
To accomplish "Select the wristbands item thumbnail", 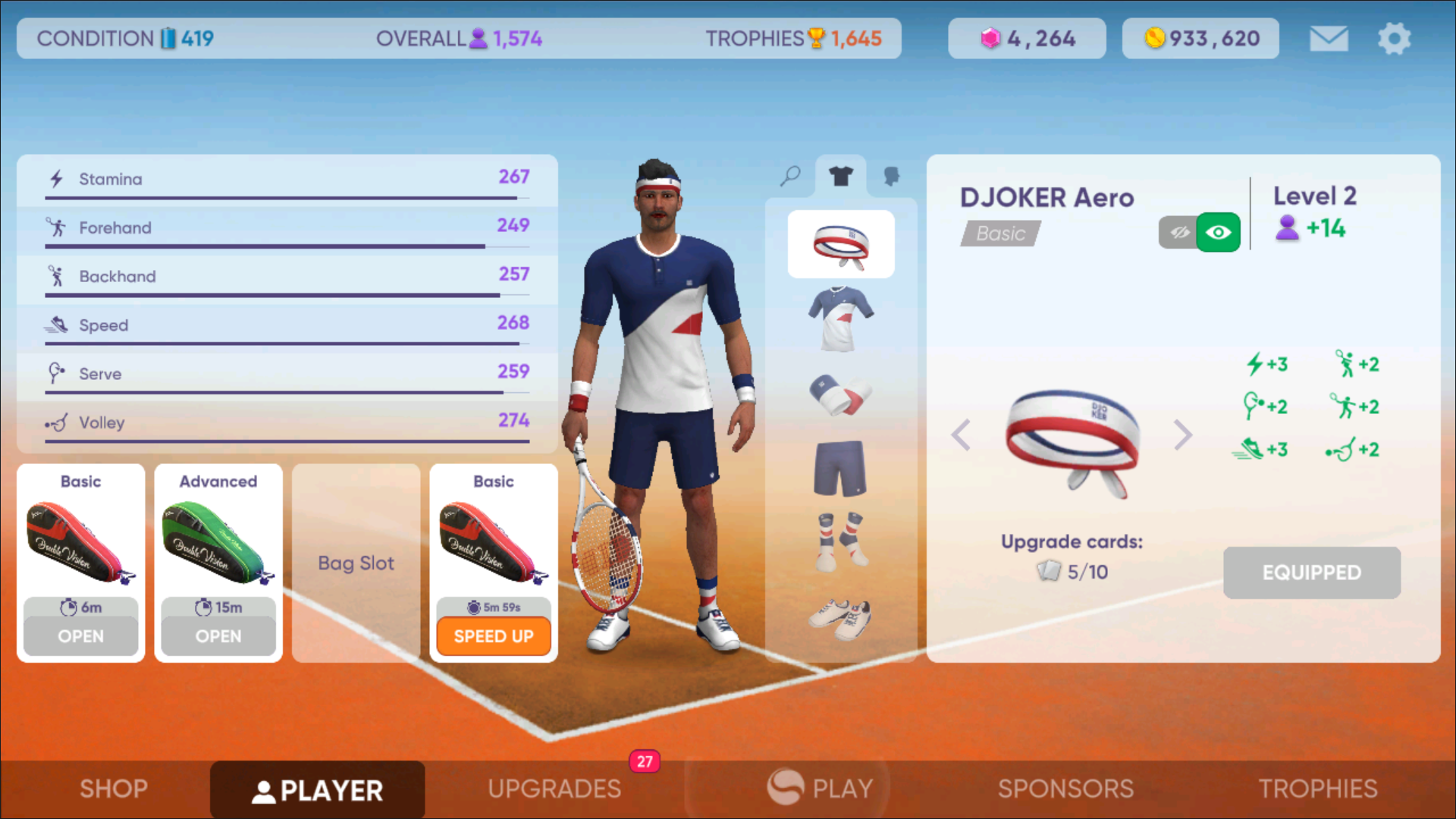I will click(841, 394).
